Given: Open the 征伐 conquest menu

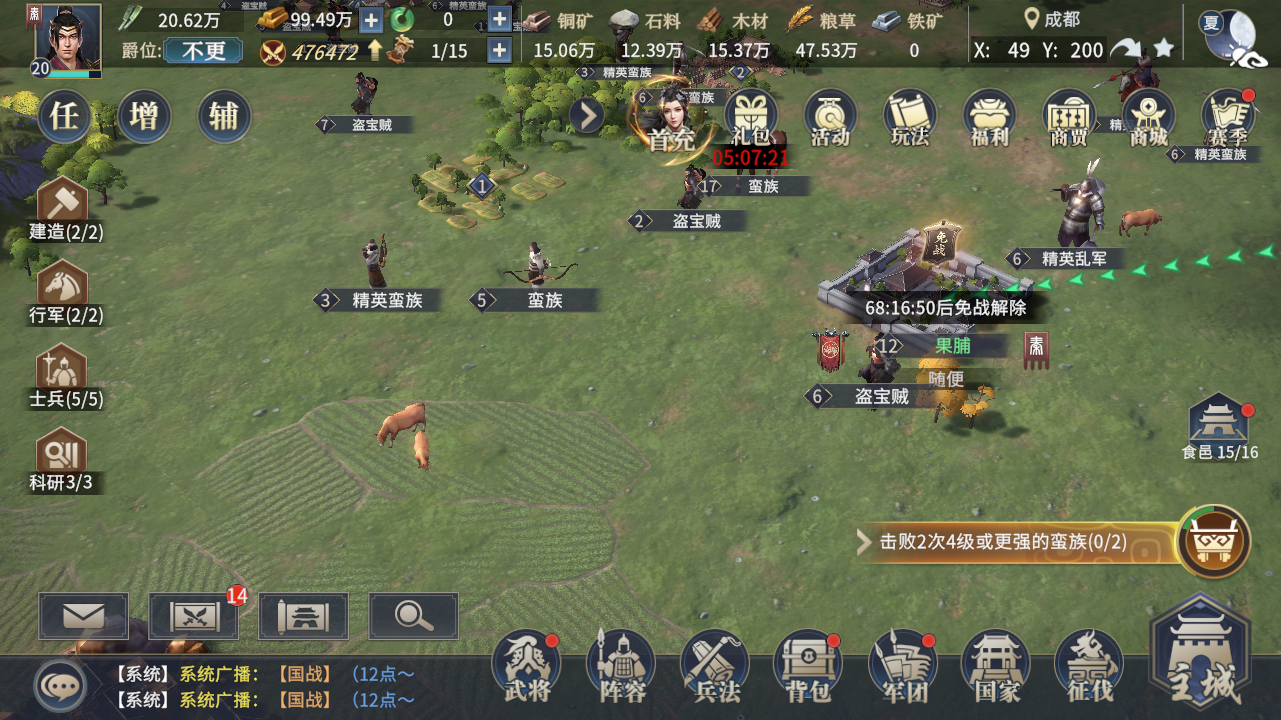Looking at the screenshot, I should tap(1088, 665).
